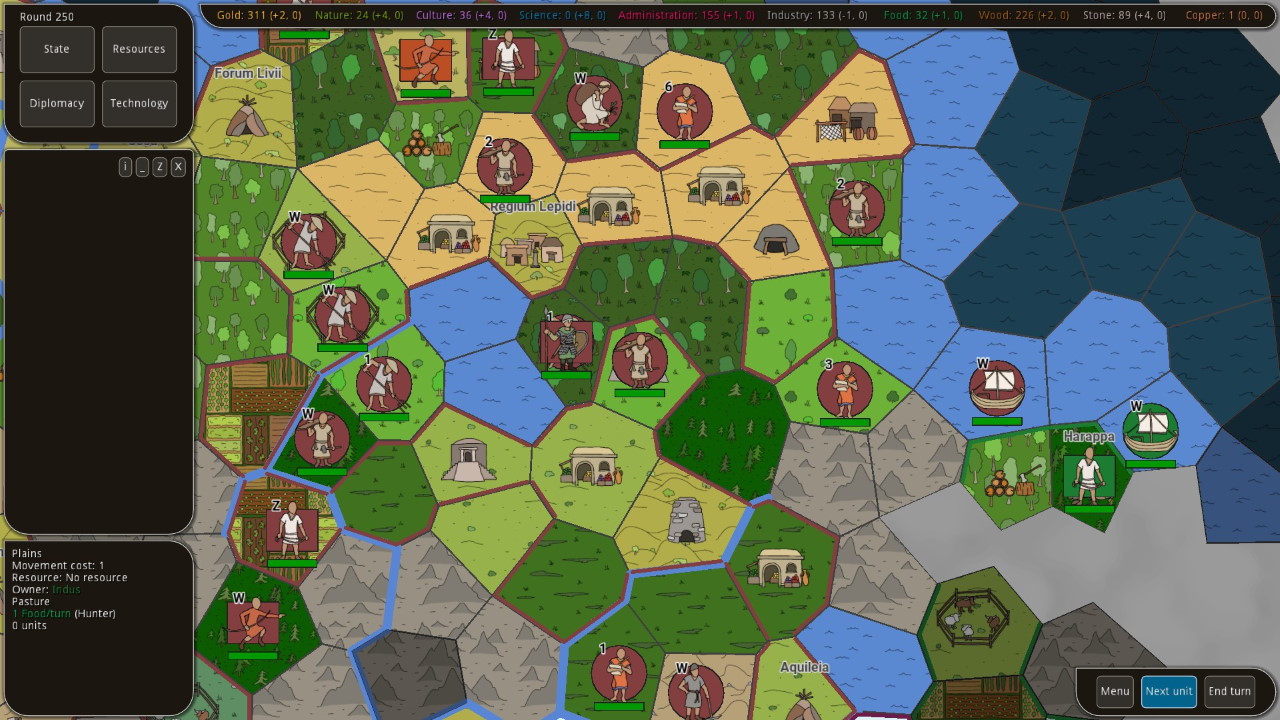
Task: Open the Resources panel
Action: point(139,49)
